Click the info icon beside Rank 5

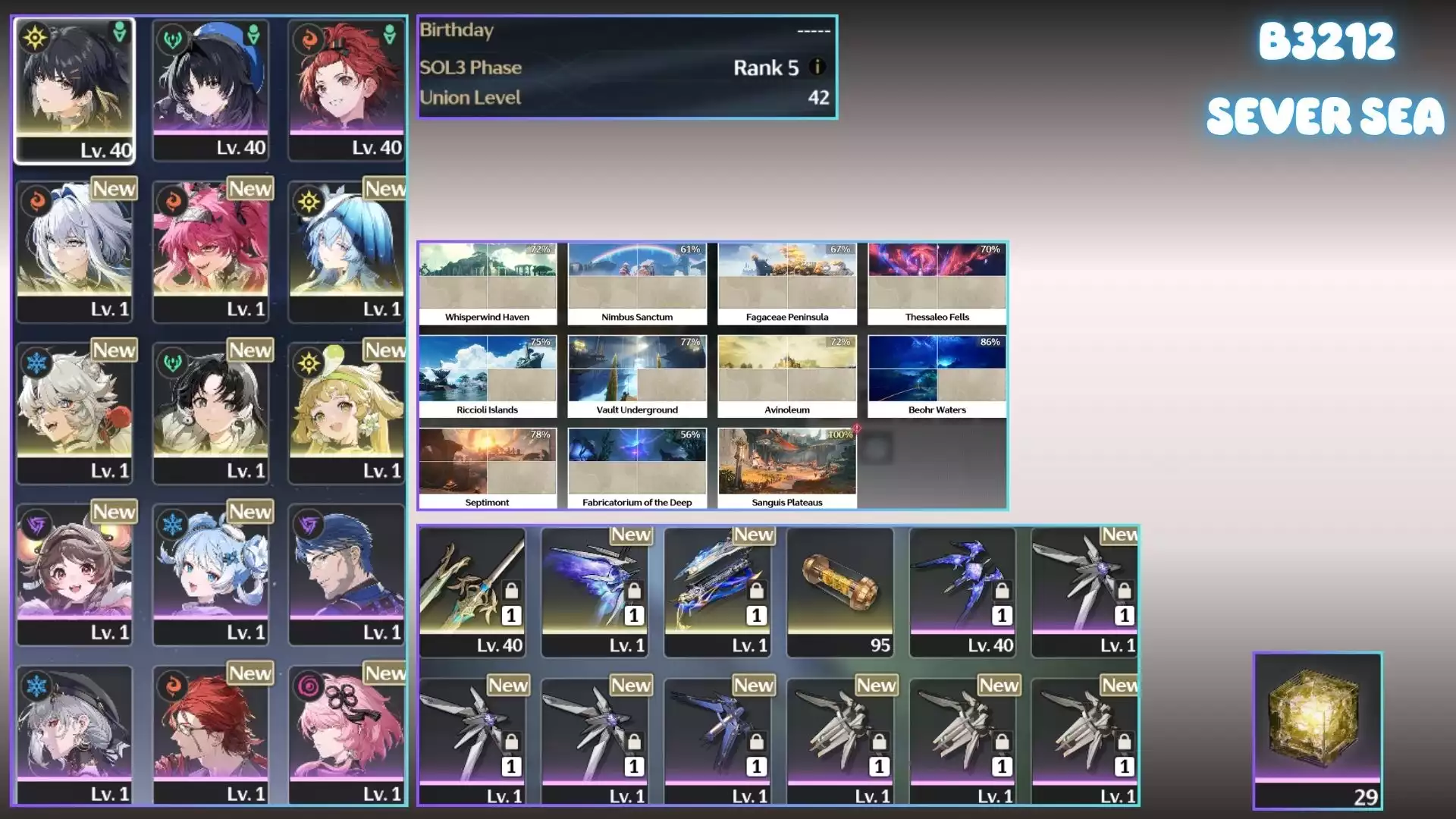pos(817,67)
